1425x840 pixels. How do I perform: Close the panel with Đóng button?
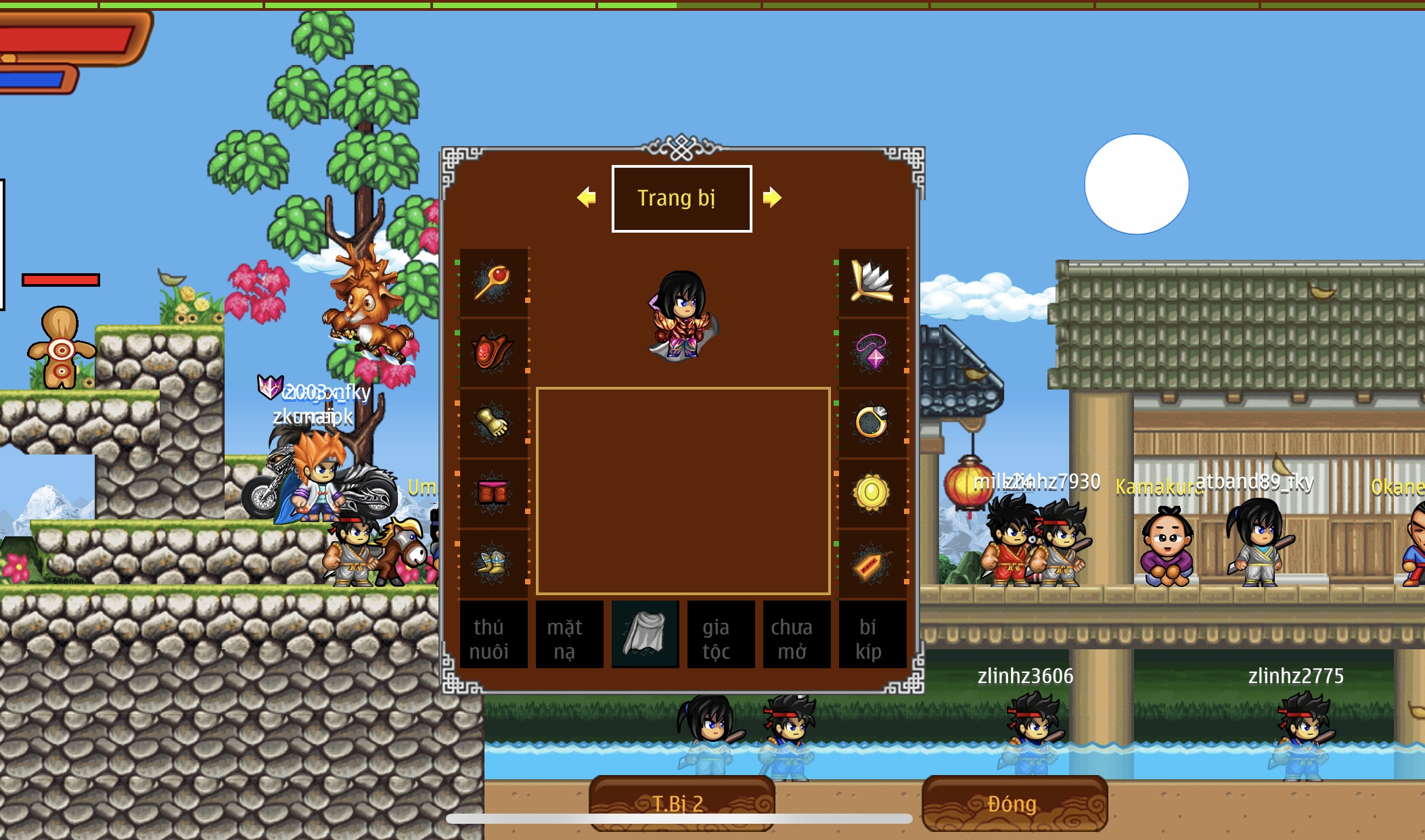[x=1014, y=803]
